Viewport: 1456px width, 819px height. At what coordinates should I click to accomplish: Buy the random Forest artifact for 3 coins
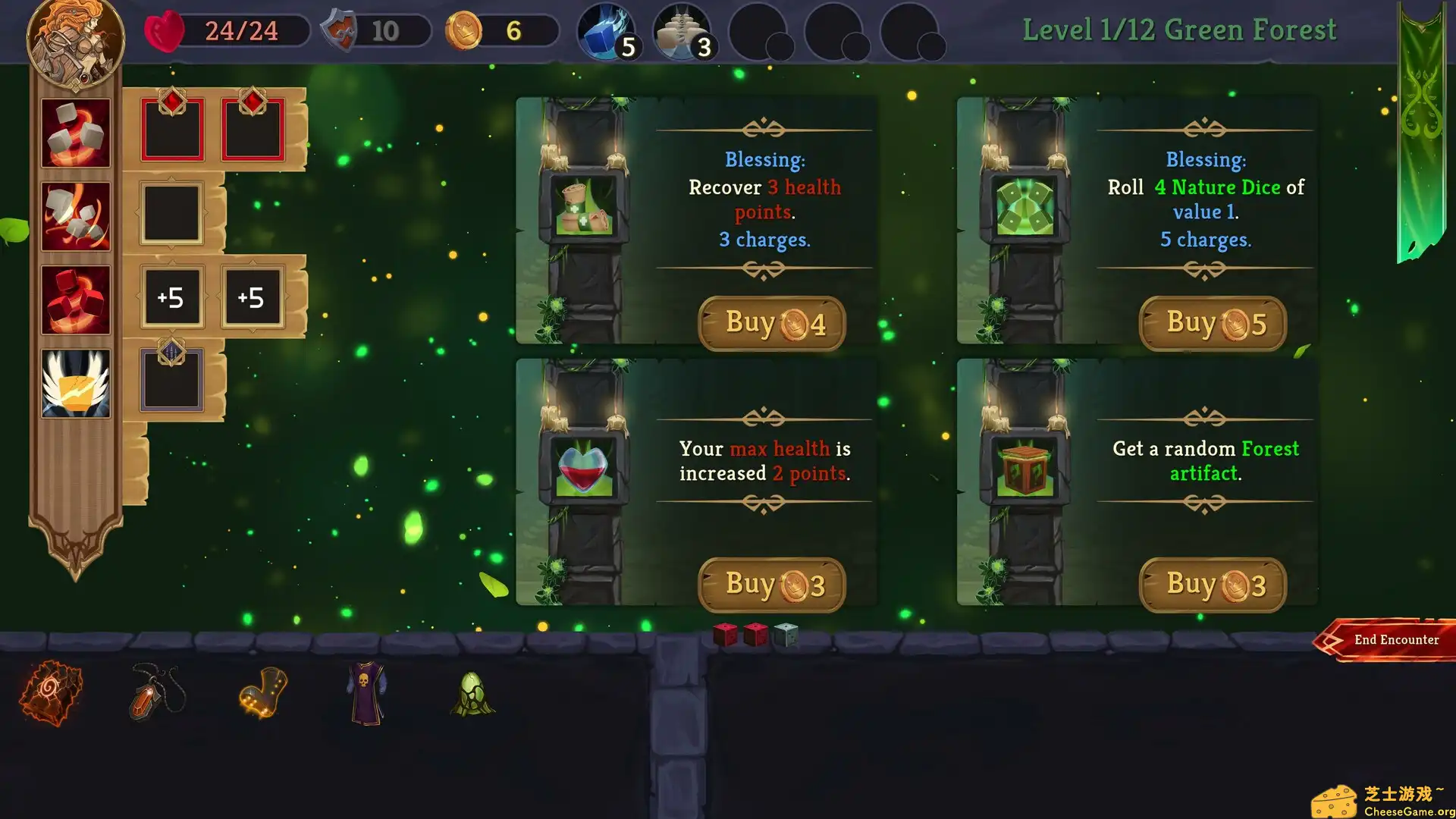point(1213,585)
